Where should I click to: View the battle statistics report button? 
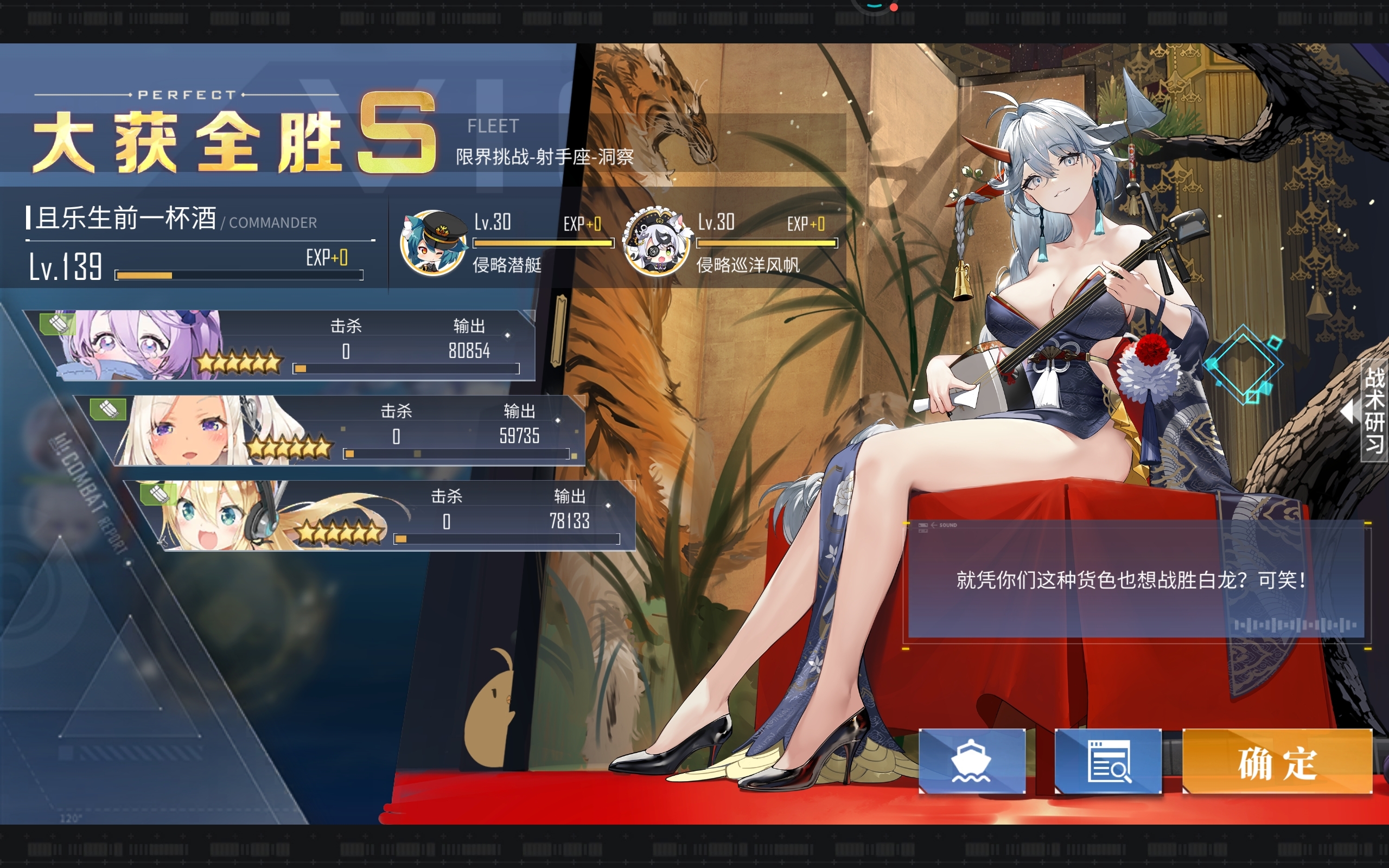(1108, 762)
